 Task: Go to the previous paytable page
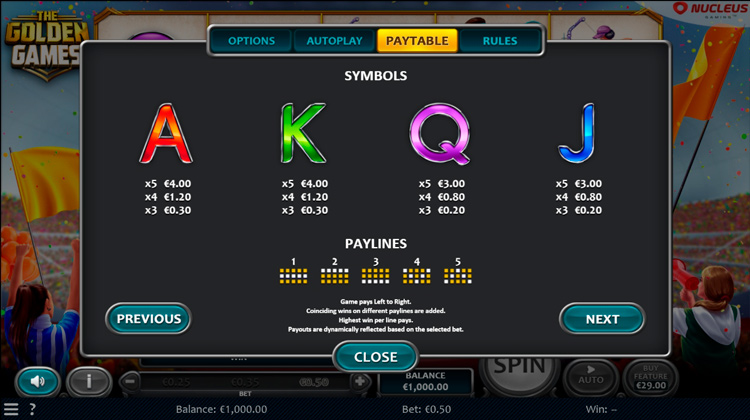[148, 319]
